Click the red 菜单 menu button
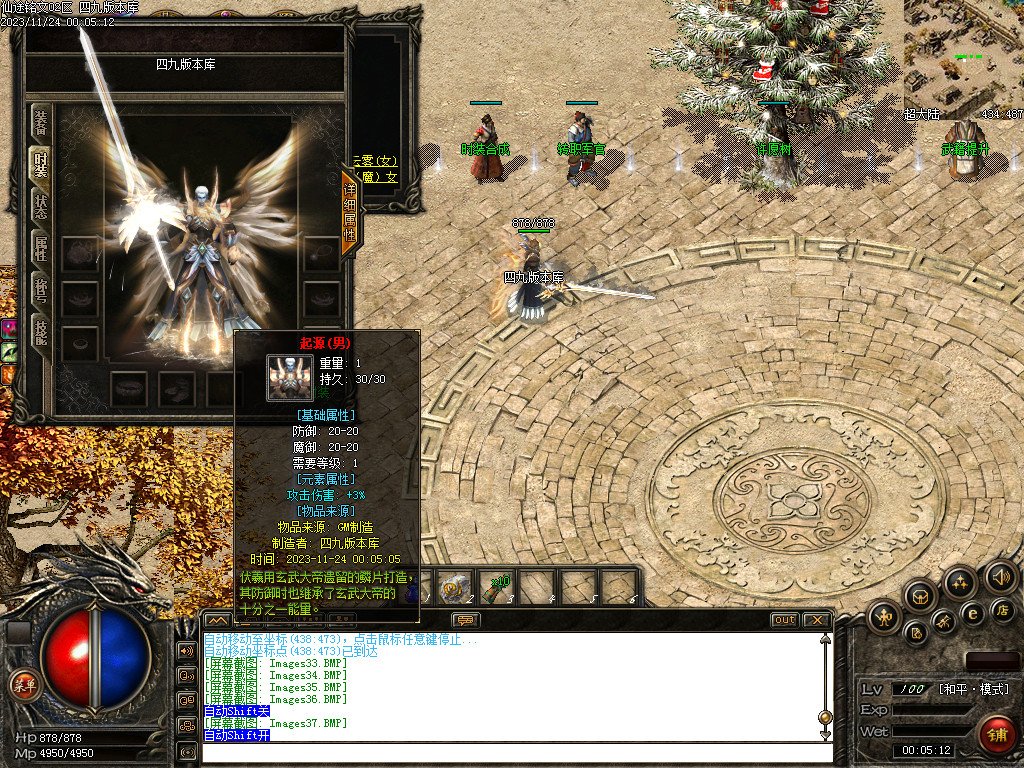Screen dimensions: 1024x768 coord(24,684)
